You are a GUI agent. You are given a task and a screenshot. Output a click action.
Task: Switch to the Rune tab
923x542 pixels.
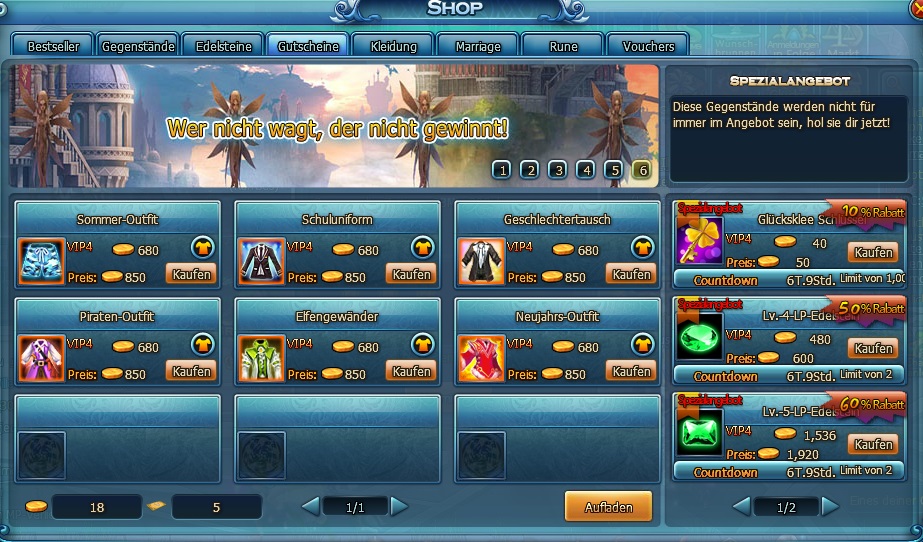pos(563,46)
